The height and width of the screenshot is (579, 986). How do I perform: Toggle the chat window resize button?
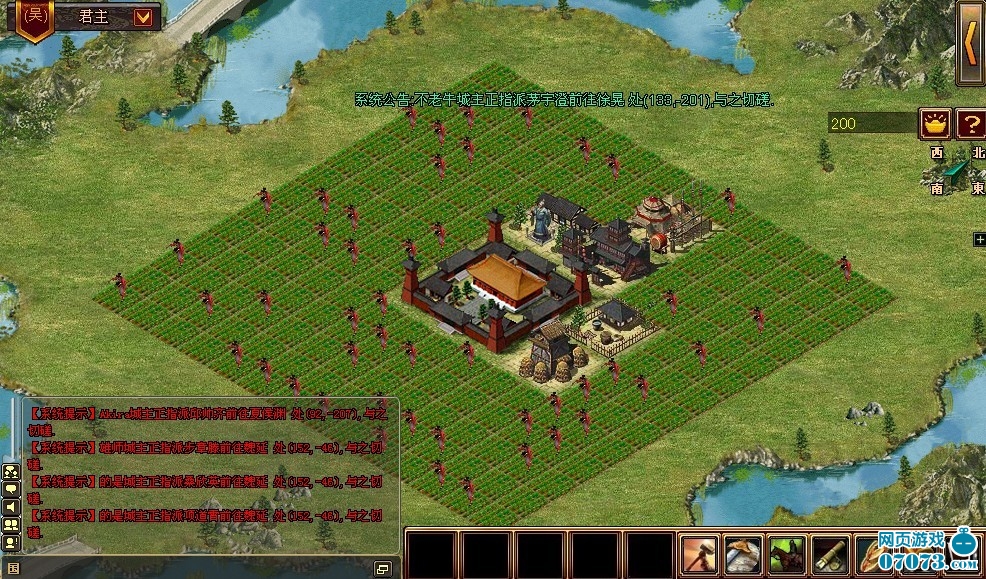382,568
